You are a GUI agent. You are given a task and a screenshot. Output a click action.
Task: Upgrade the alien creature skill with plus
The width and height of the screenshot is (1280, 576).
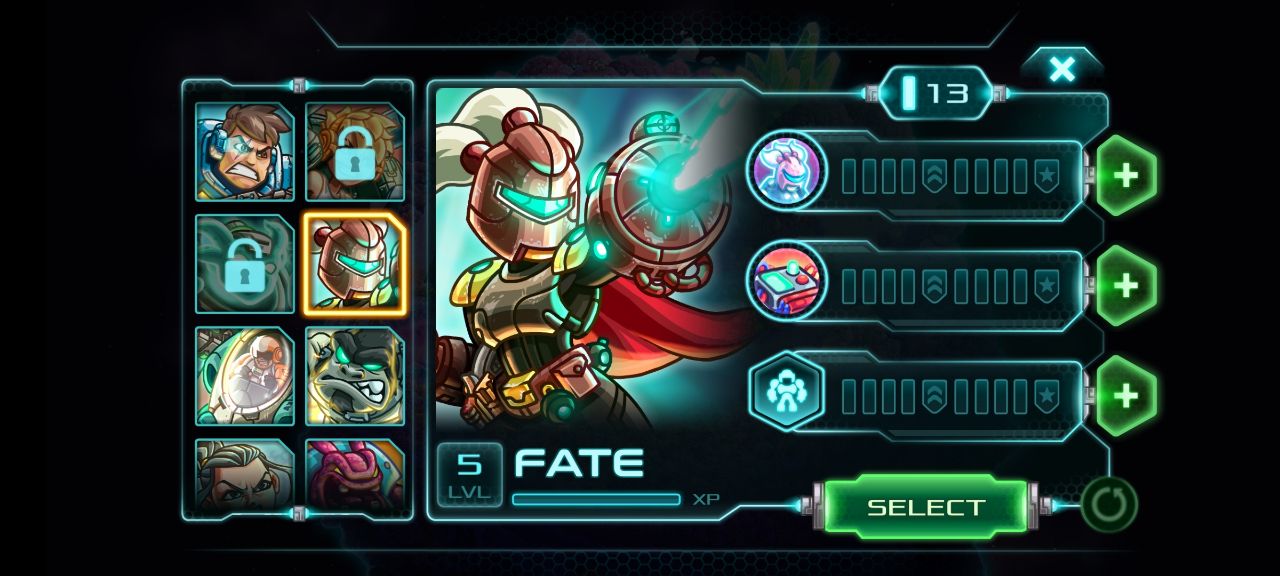tap(1126, 176)
